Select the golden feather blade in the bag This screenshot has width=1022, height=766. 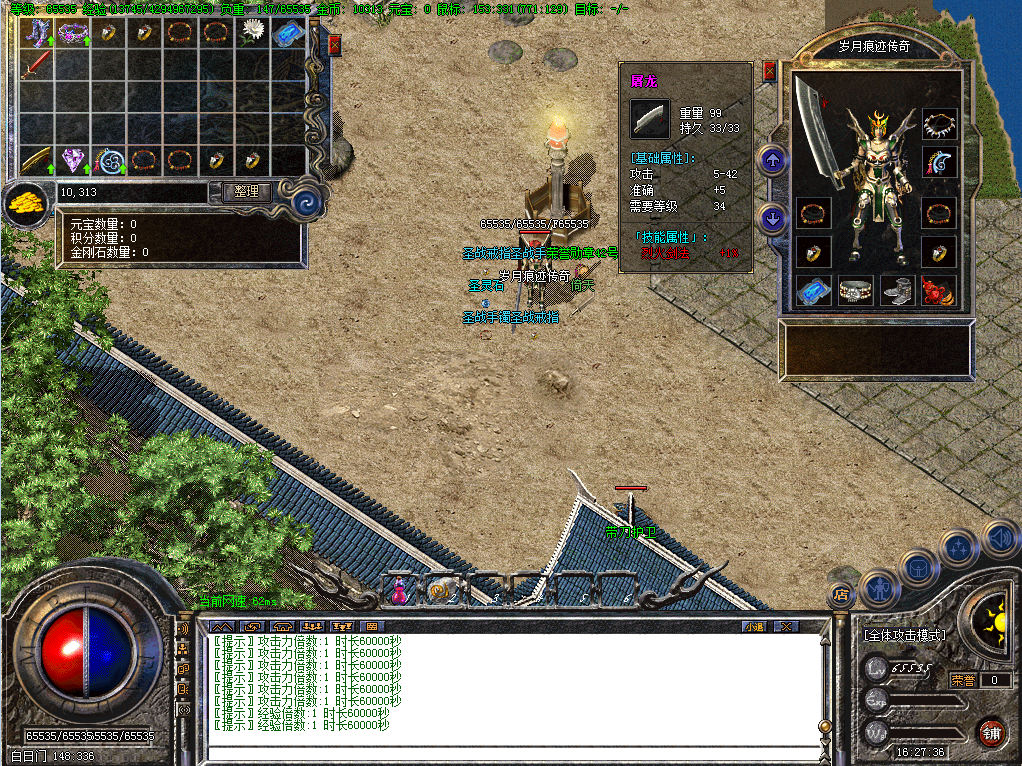(x=36, y=159)
